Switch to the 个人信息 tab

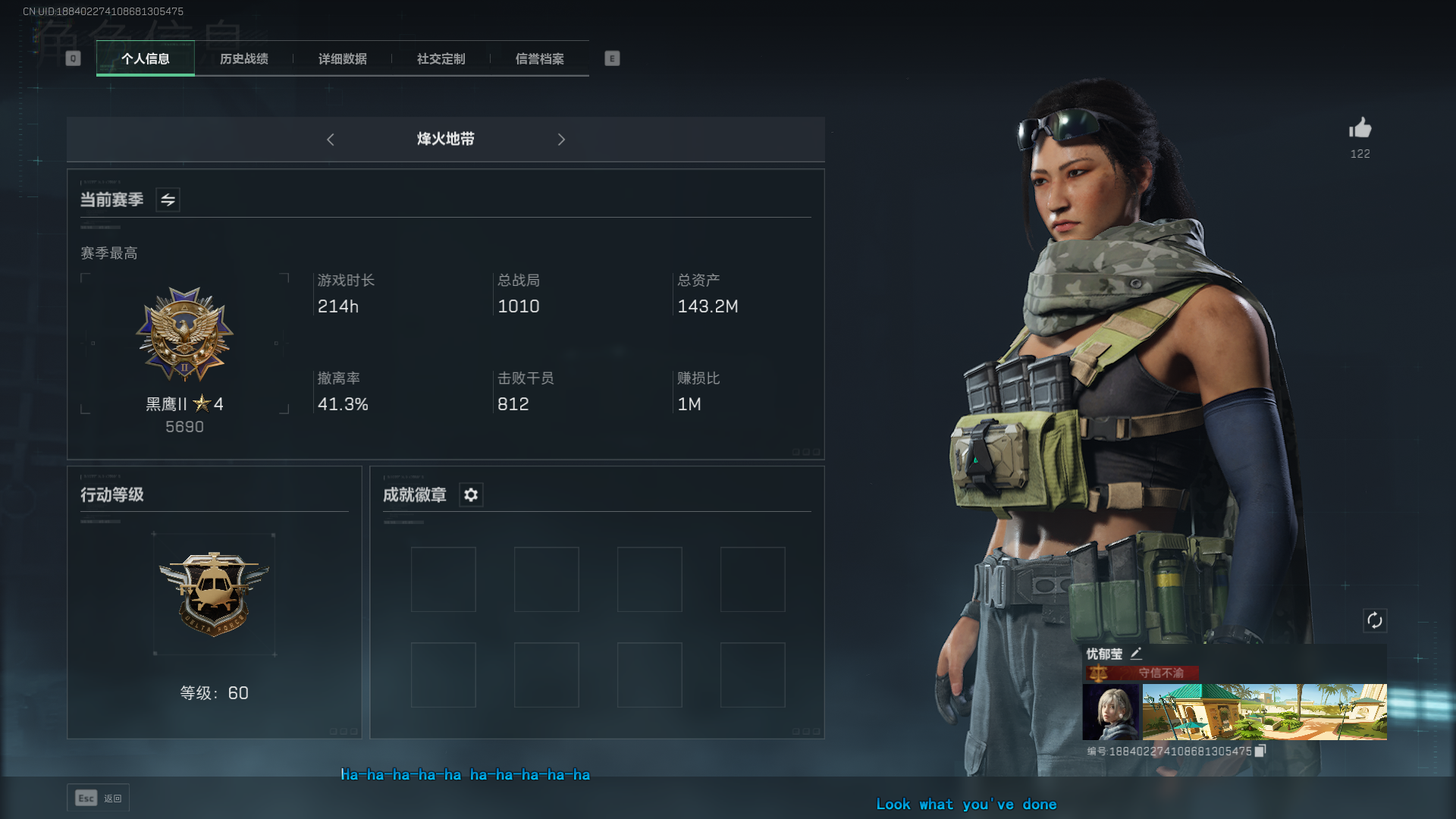tap(146, 58)
